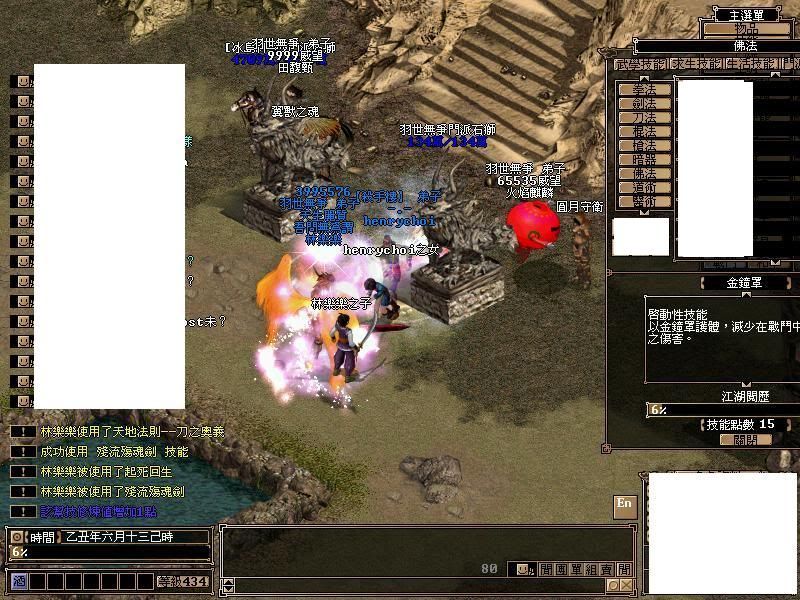Select the 槍法 skill category

(x=645, y=145)
